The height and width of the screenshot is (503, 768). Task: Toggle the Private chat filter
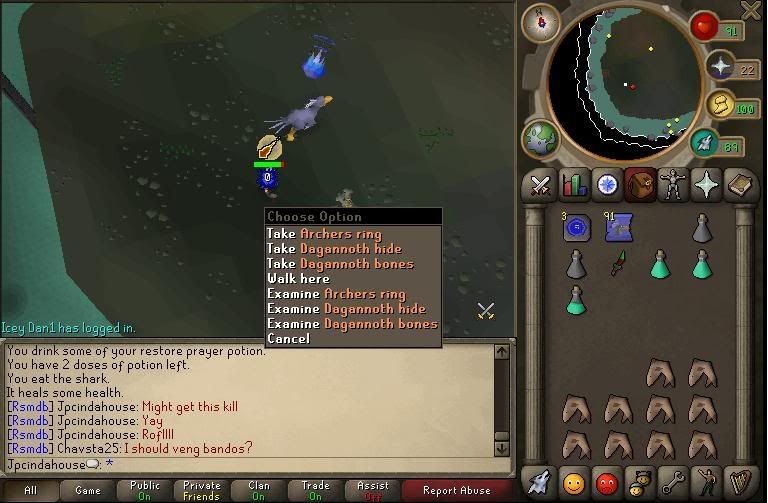[202, 491]
